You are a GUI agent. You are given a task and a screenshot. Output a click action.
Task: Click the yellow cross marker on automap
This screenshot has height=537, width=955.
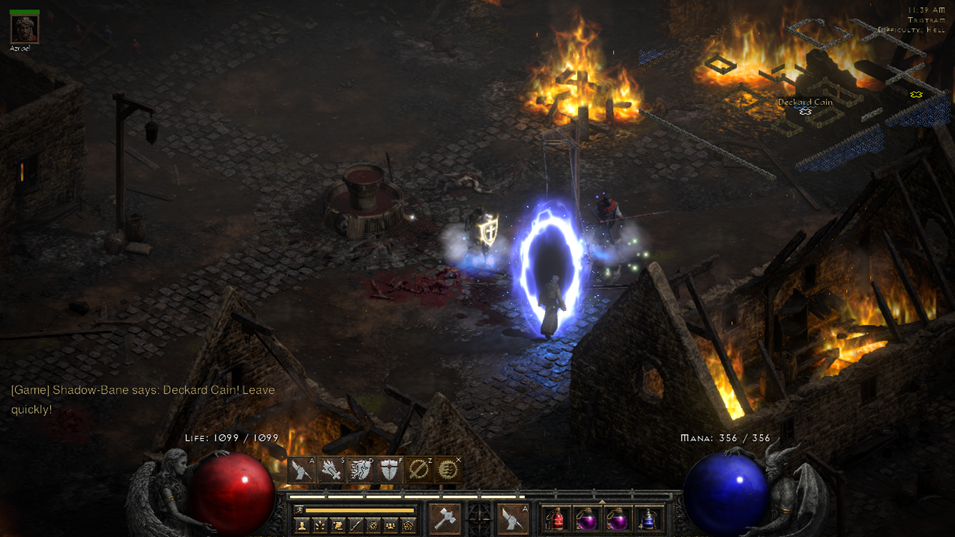click(x=916, y=95)
